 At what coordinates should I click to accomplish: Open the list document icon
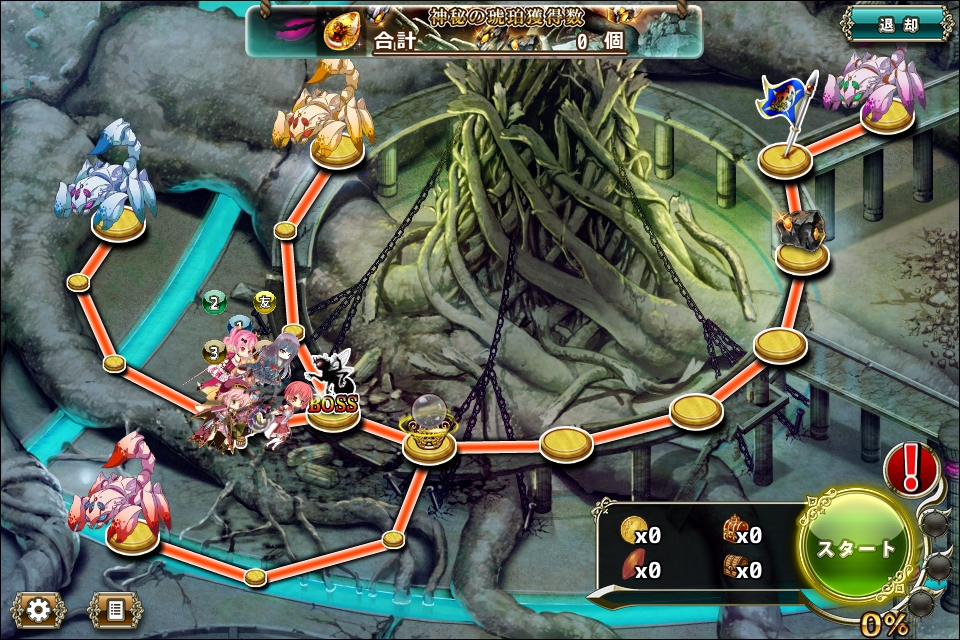coord(115,608)
